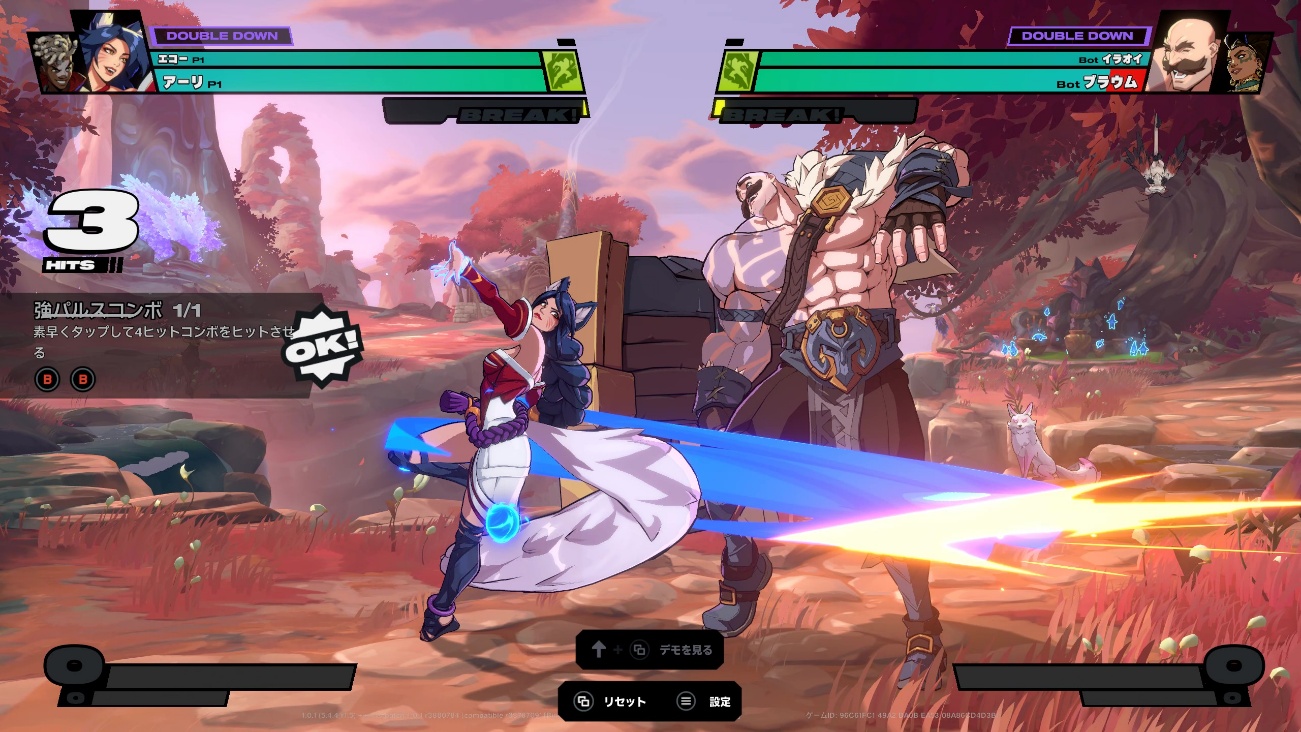Image resolution: width=1301 pixels, height=732 pixels.
Task: Open the 設定 settings menu
Action: [707, 702]
